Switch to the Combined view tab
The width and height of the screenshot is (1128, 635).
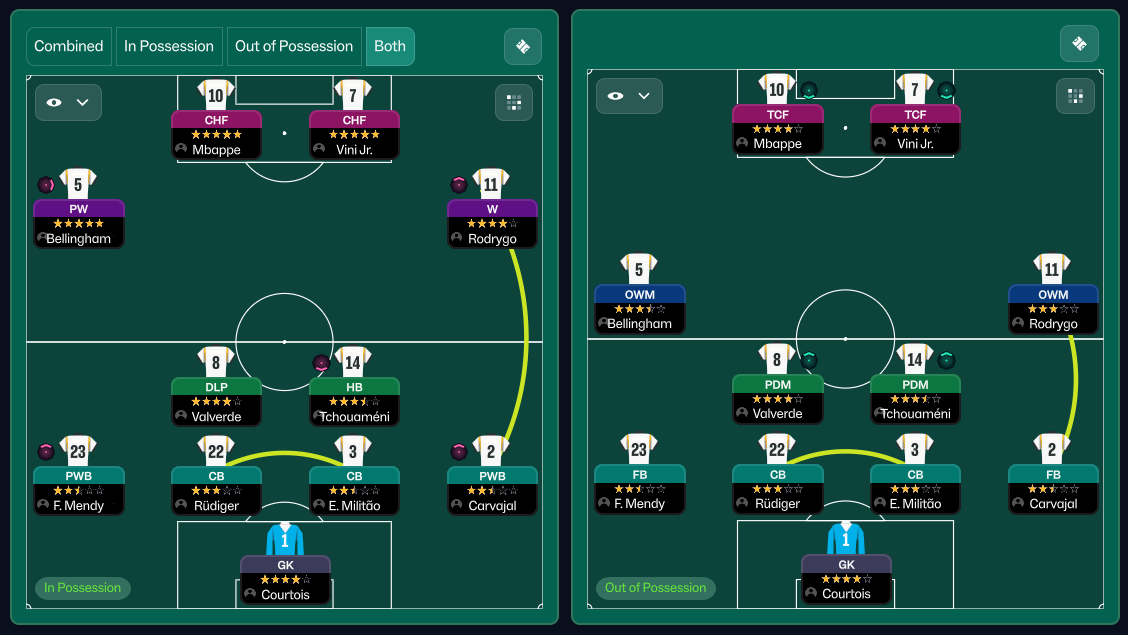point(69,46)
